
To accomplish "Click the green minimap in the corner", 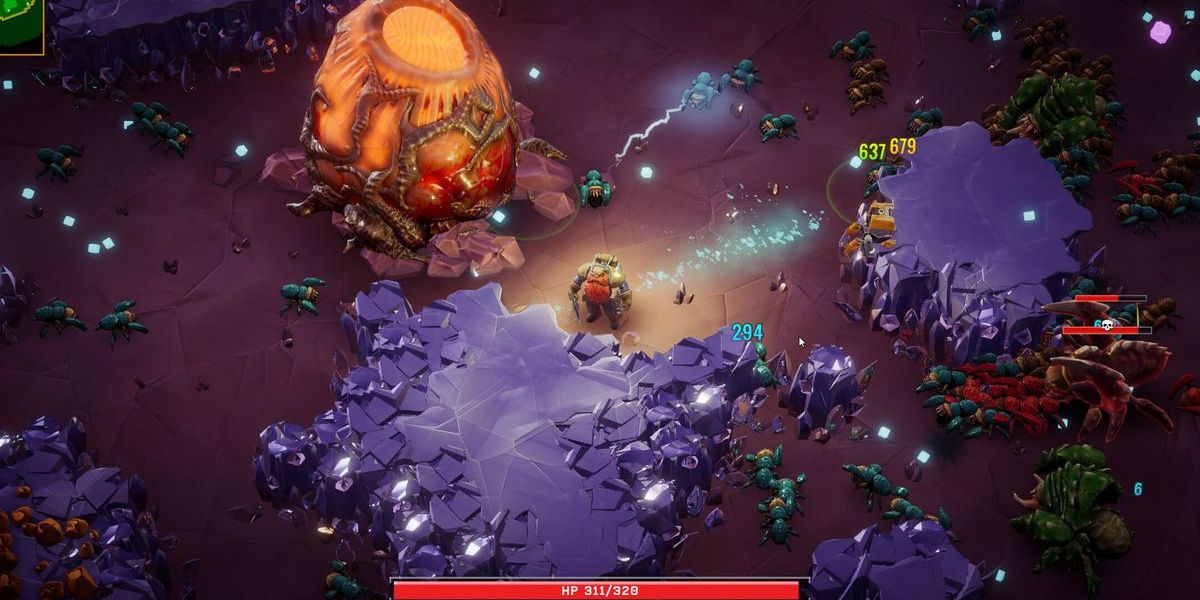I will click(x=20, y=25).
